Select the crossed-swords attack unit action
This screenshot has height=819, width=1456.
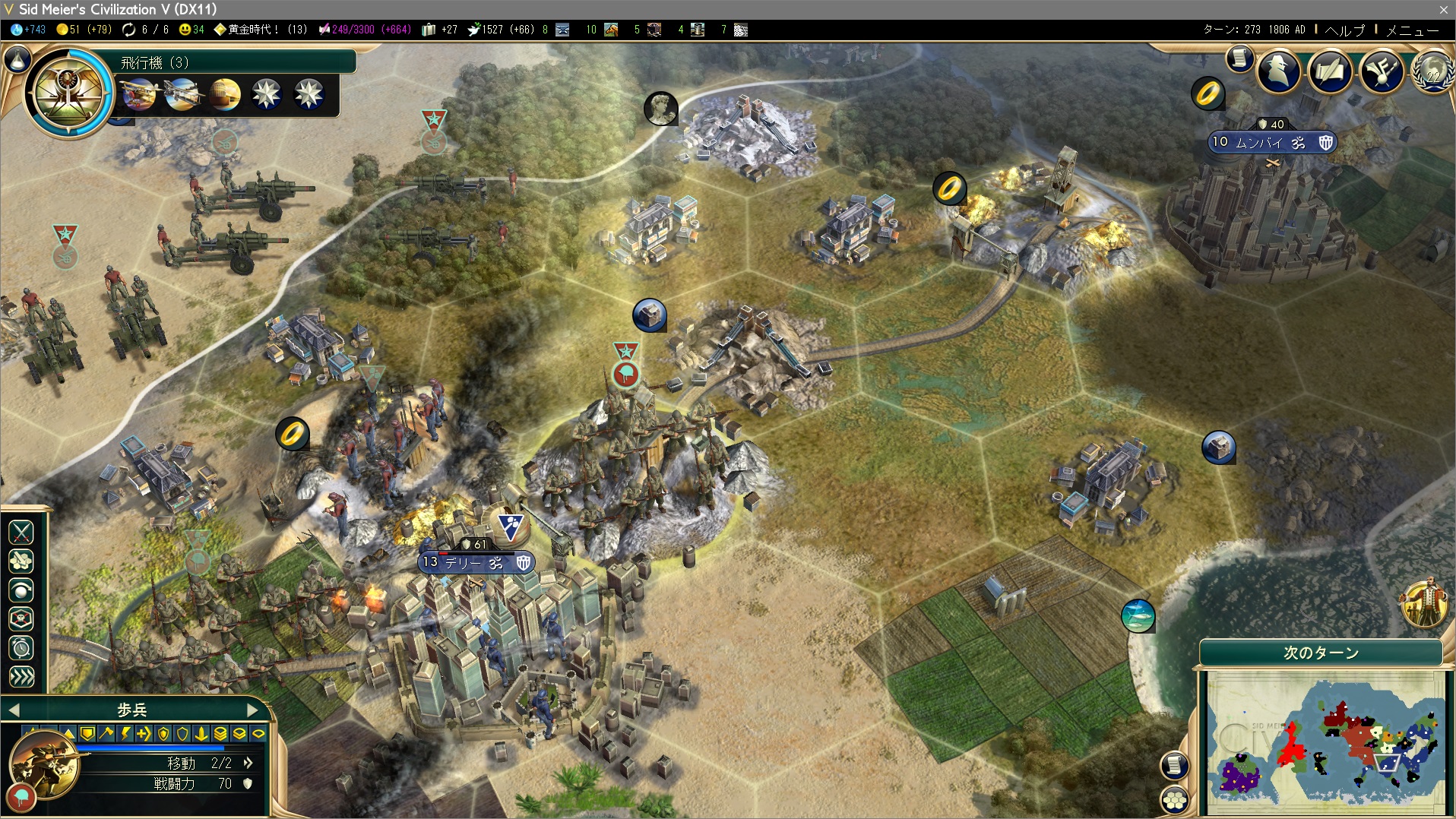coord(21,532)
